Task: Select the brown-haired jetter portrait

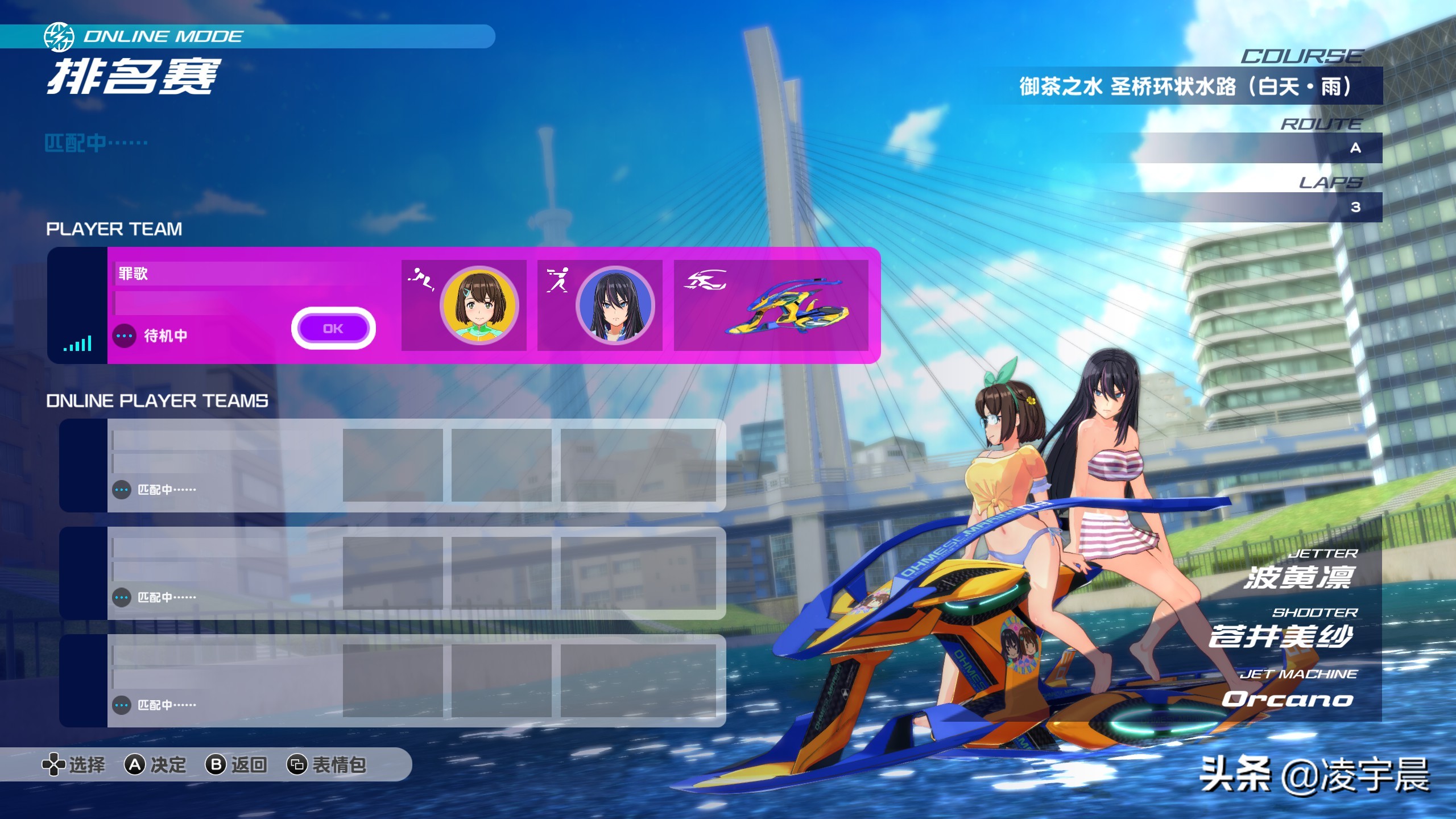Action: click(x=479, y=305)
